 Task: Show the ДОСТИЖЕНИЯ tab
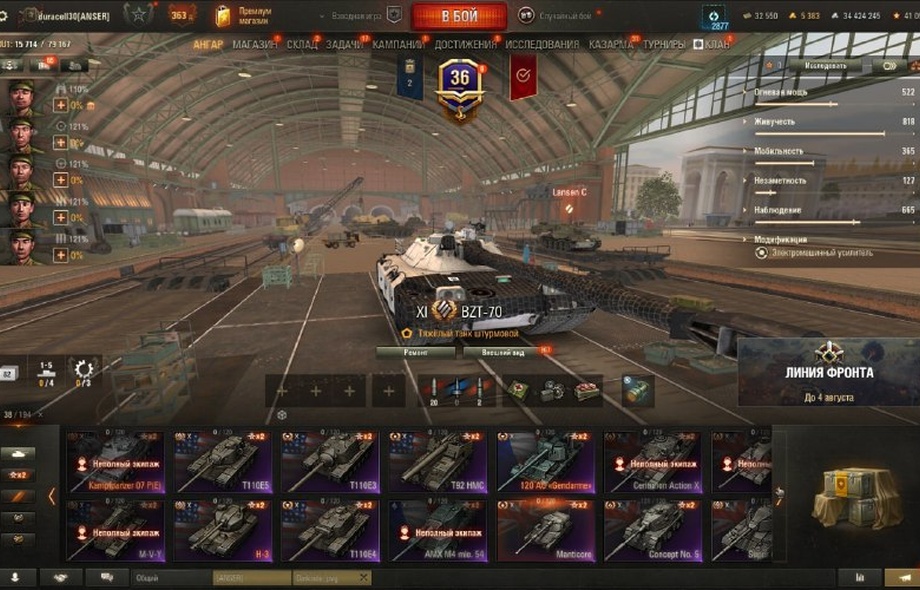465,45
